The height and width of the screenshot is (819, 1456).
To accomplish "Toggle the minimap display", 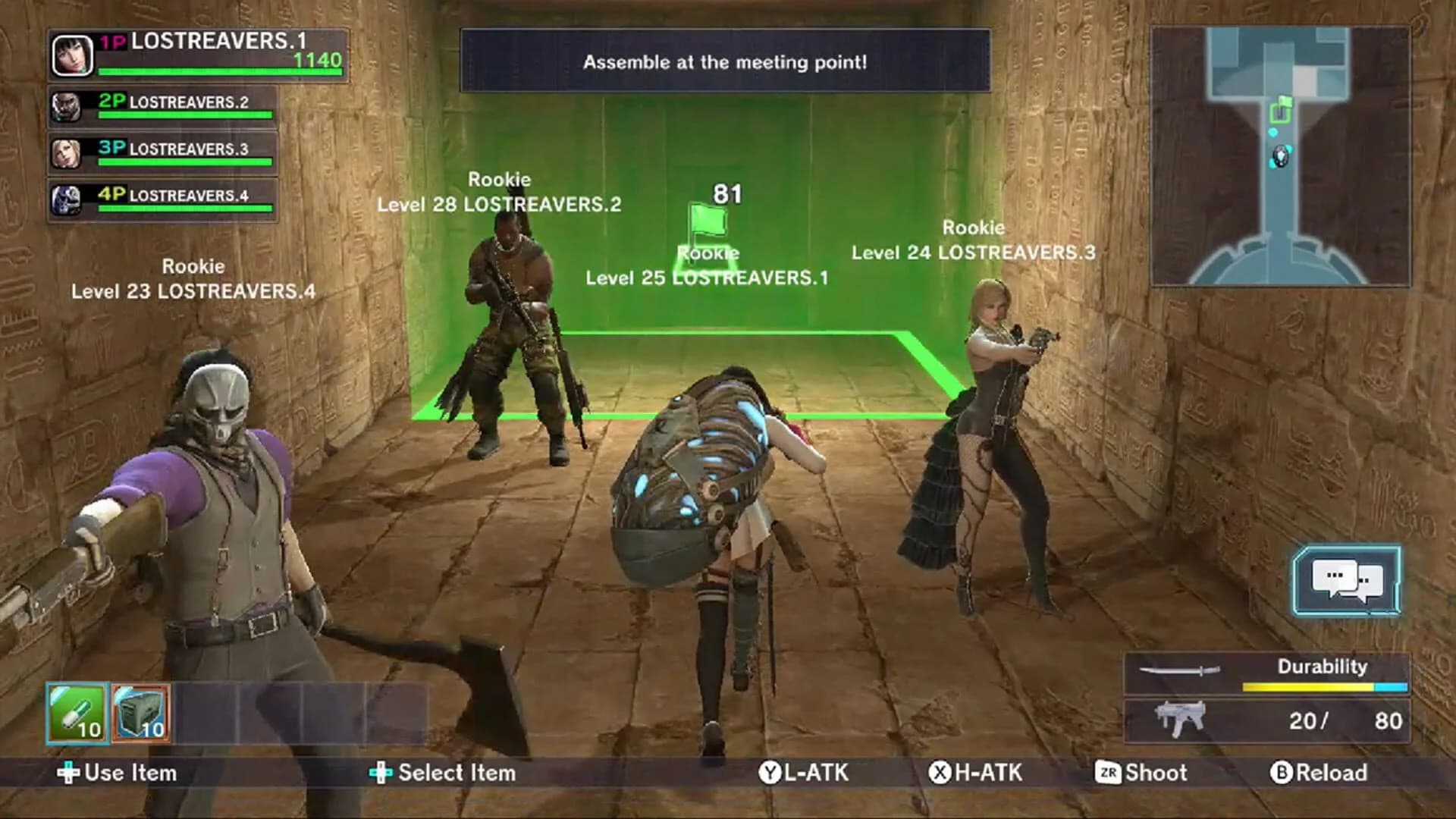I will (1282, 155).
